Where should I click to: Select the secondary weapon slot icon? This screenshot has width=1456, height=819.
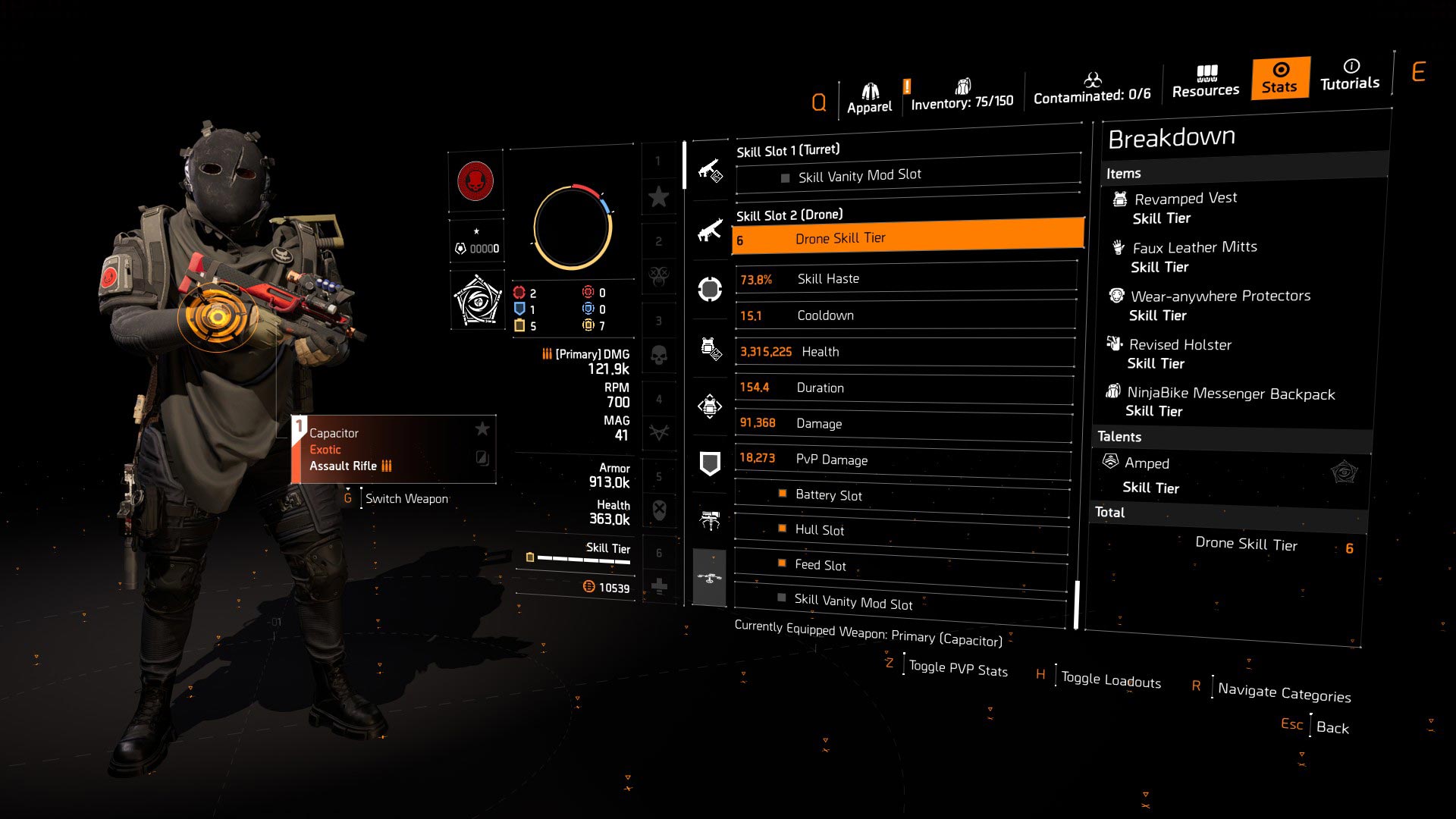coord(710,231)
